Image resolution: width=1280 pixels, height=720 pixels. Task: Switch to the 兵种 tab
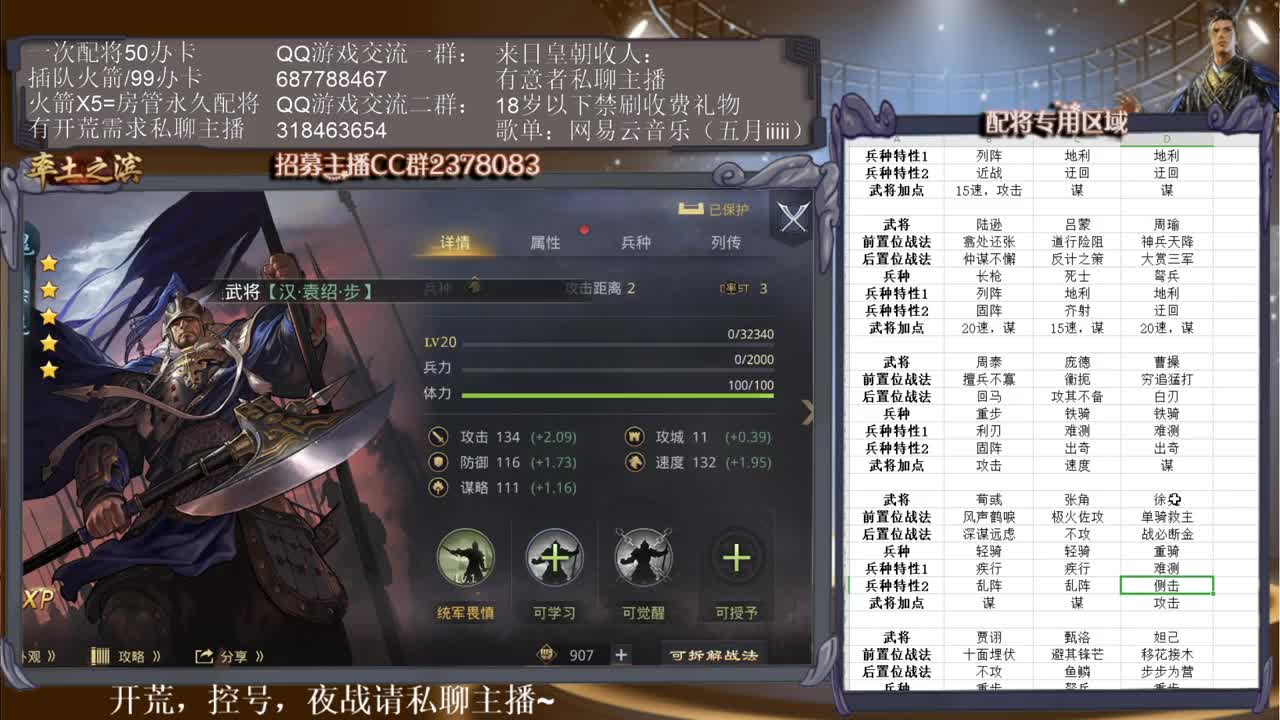coord(639,242)
